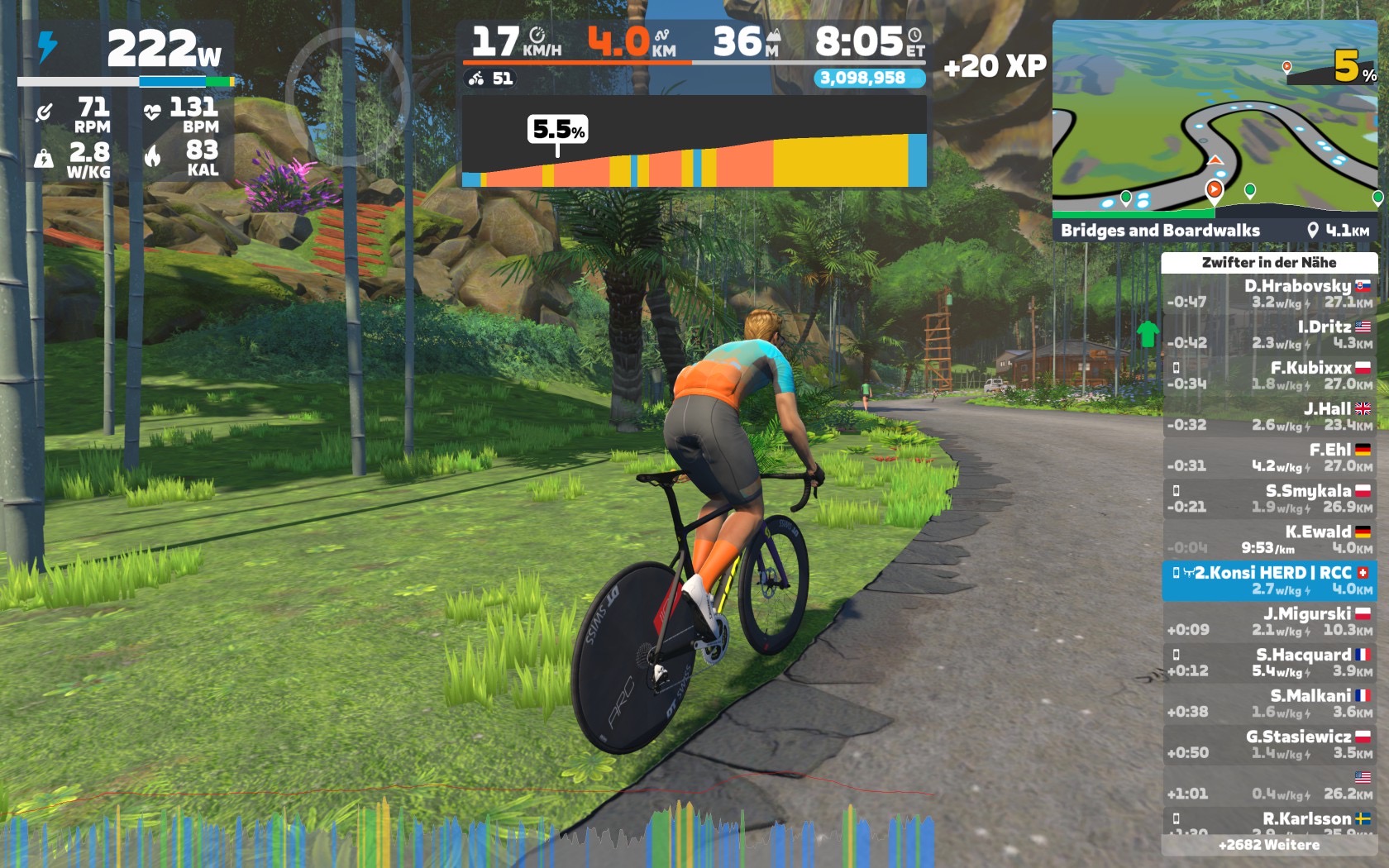Pick G.Stasiewicz from the rider list
Viewport: 1389px width, 868px height.
click(x=1269, y=744)
